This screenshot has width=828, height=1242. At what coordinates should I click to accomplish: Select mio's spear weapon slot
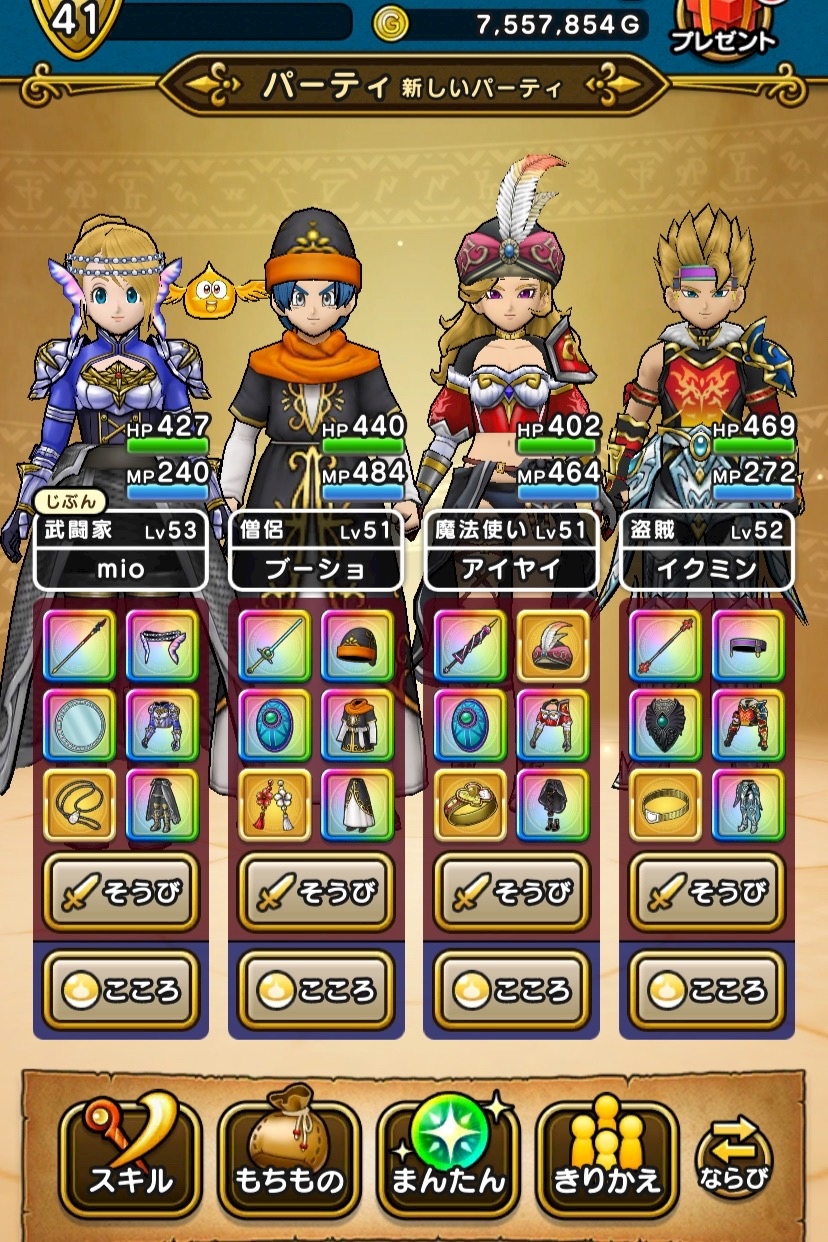click(79, 645)
